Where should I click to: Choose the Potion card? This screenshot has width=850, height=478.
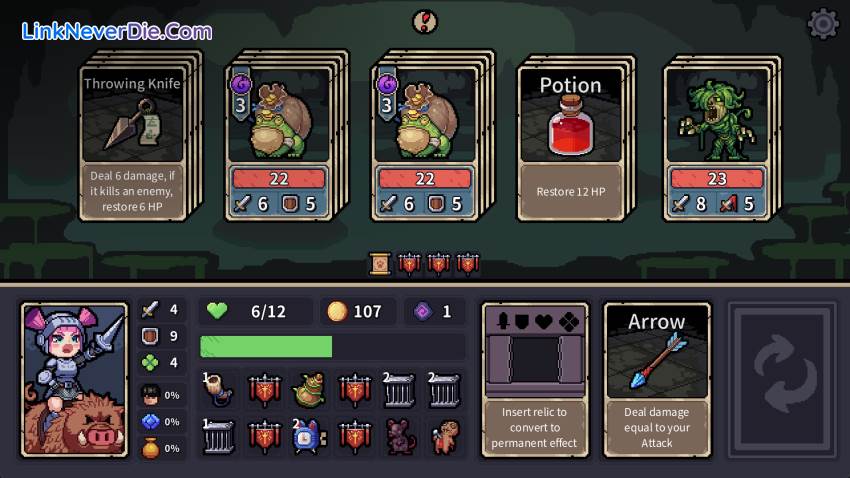tap(570, 139)
